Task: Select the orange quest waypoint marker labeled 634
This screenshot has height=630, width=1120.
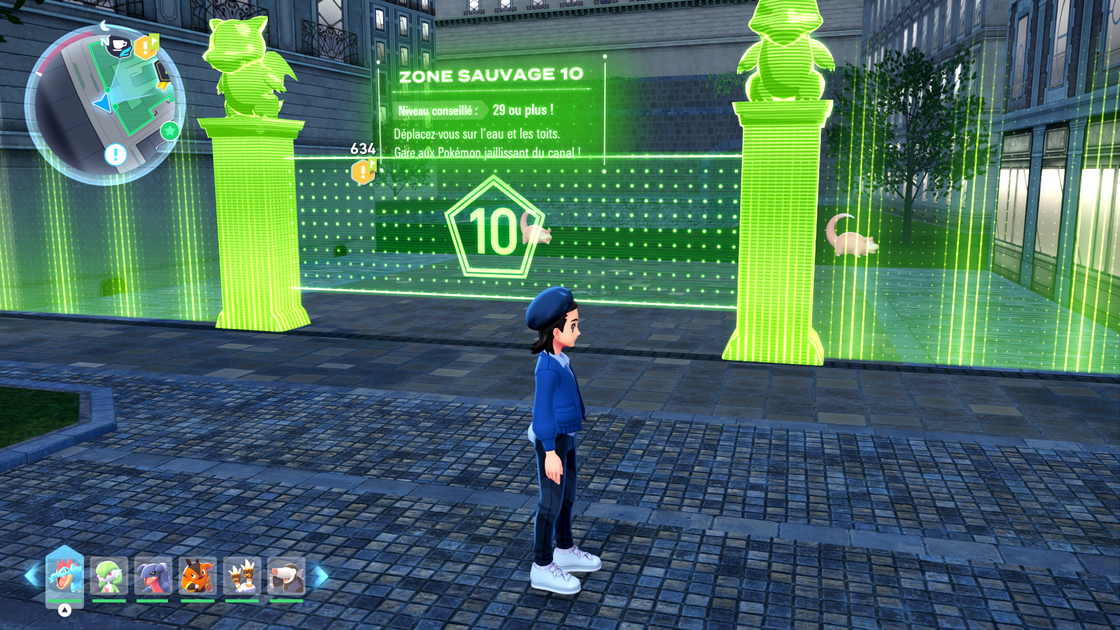Action: click(x=363, y=172)
